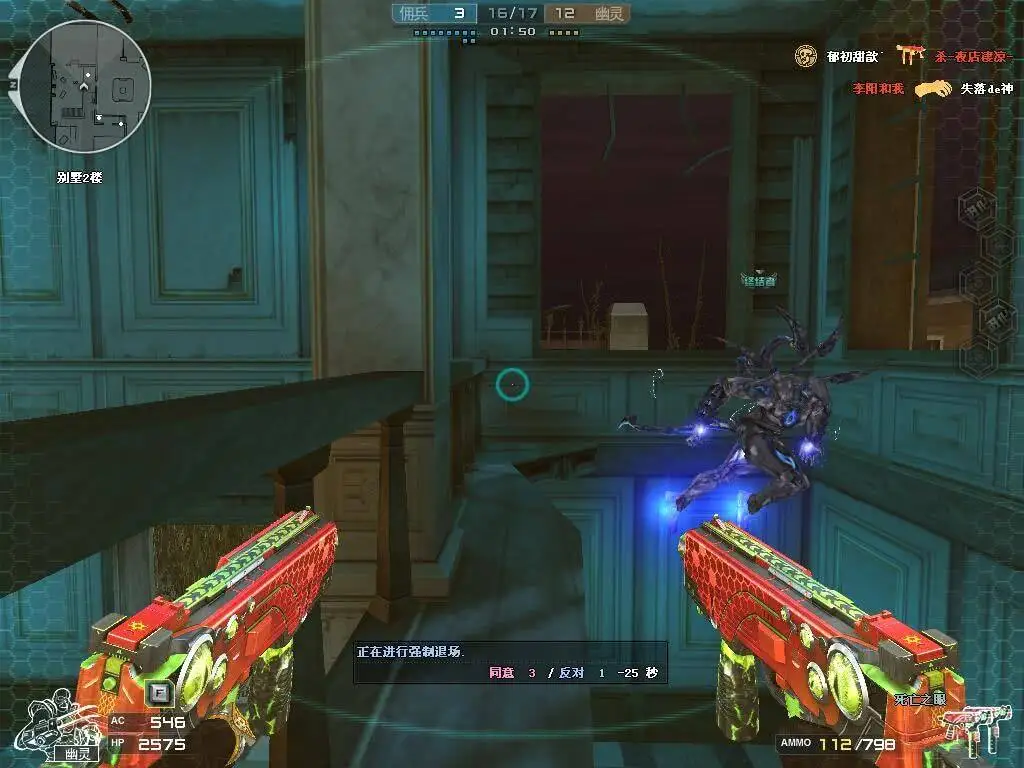Click the claw kill icon in kill feed

(932, 89)
